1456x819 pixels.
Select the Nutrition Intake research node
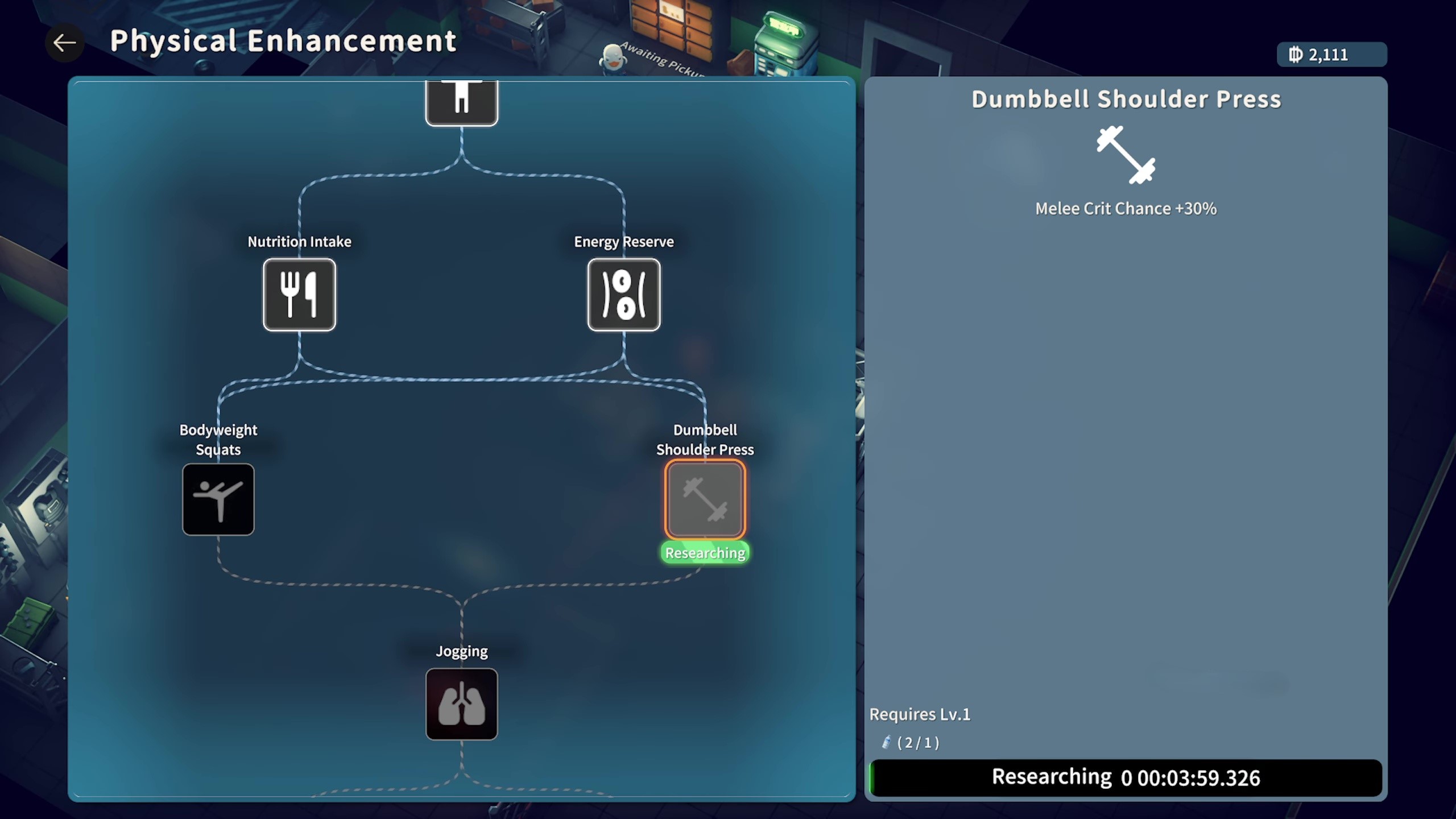299,295
